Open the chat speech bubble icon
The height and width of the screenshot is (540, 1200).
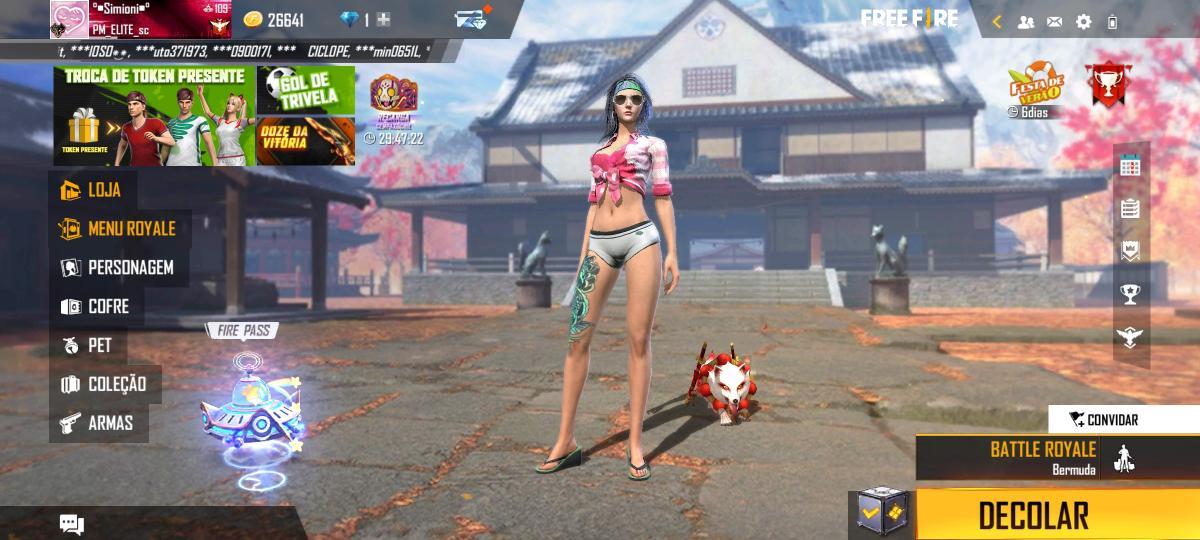click(71, 524)
